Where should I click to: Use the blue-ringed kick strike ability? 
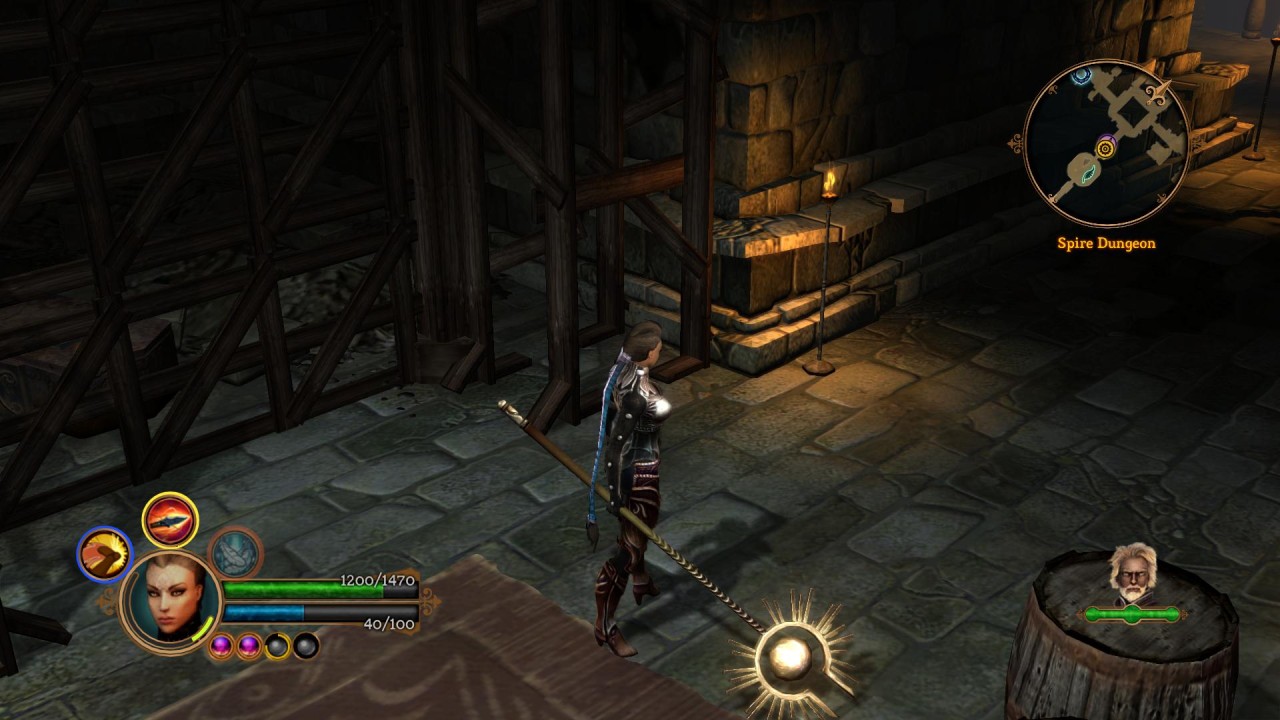(x=104, y=554)
